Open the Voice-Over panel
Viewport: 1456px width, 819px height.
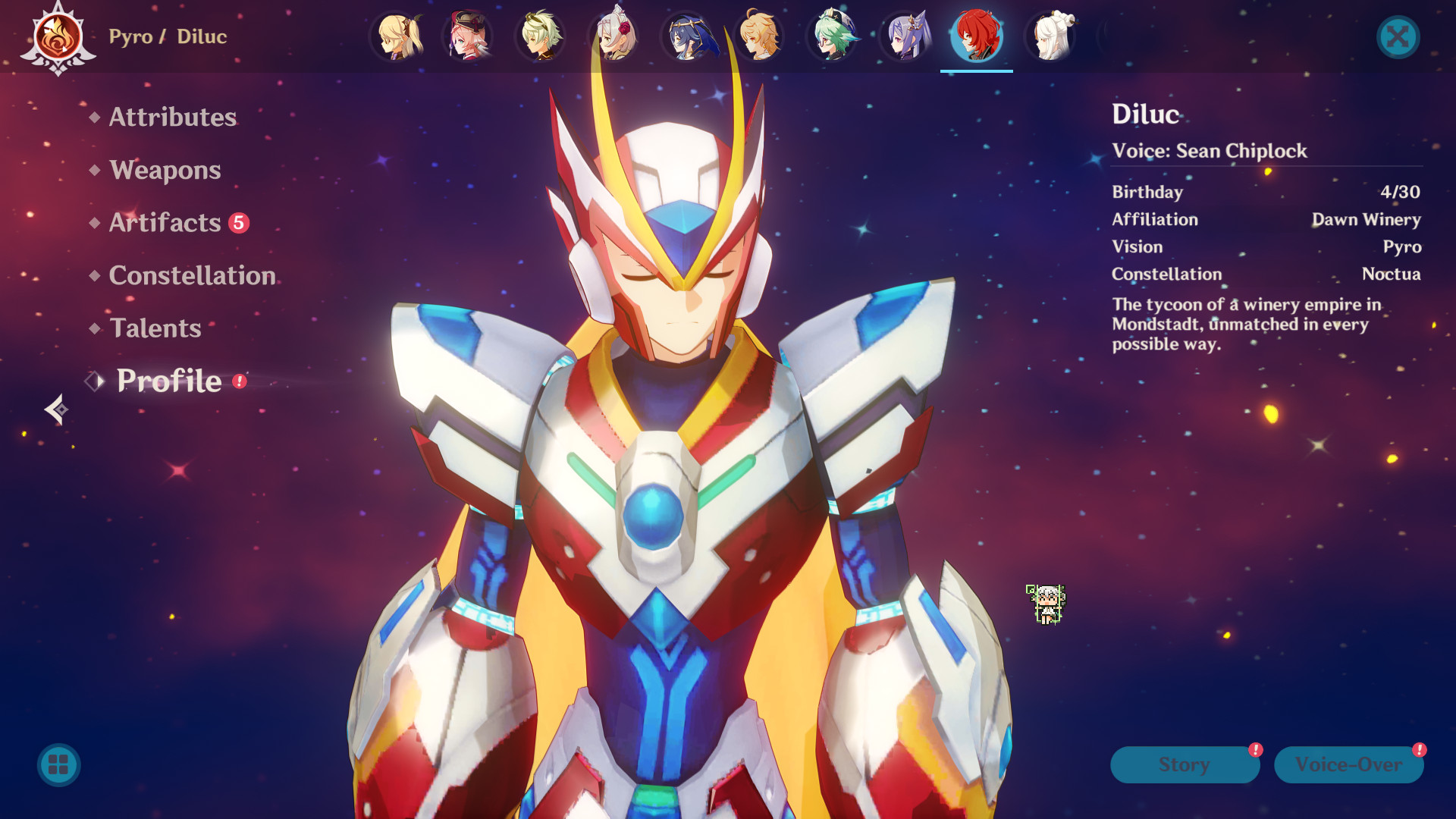[1348, 764]
